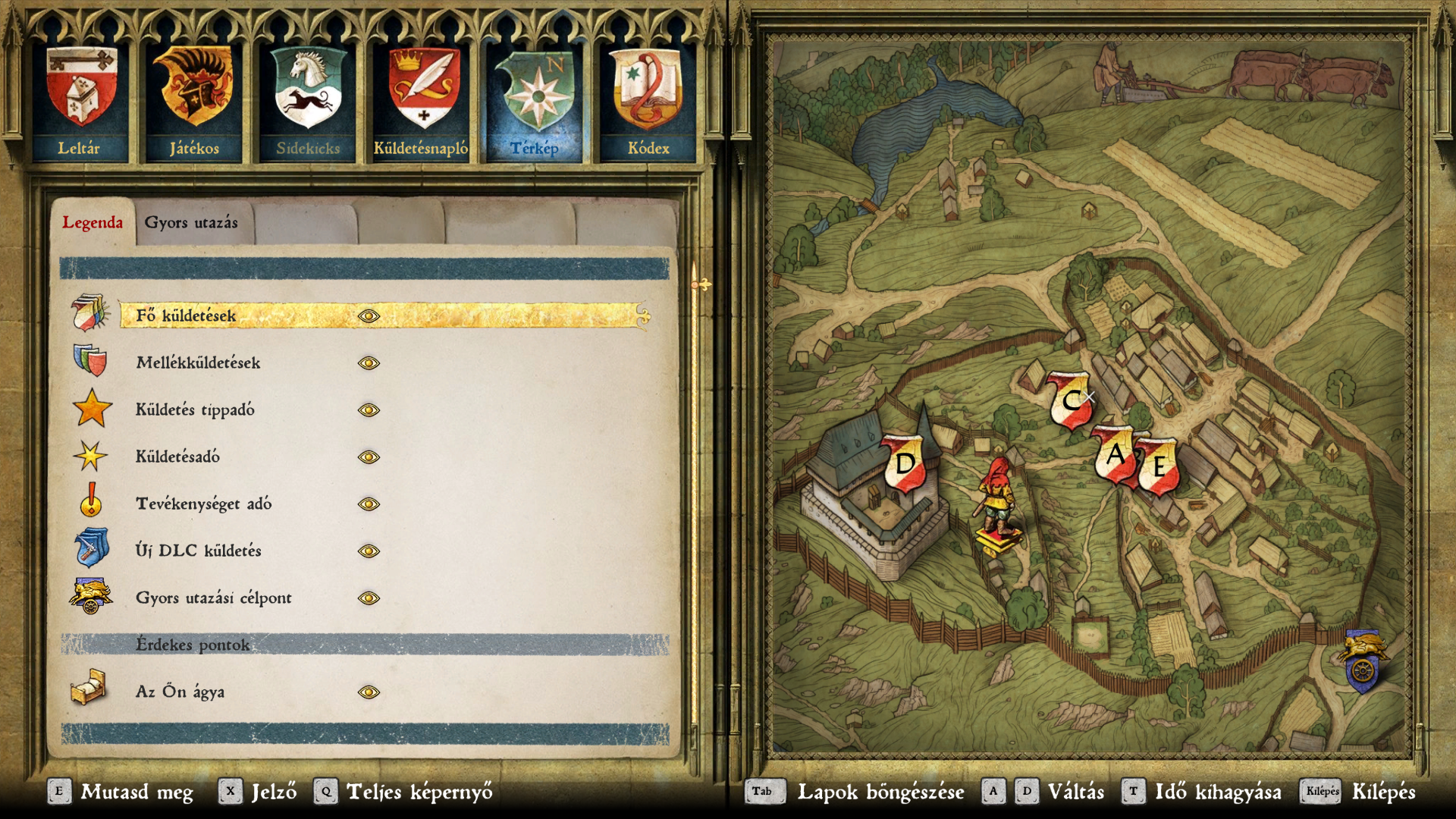Toggle Az Ön ágya bed marker visibility
1456x819 pixels.
369,692
